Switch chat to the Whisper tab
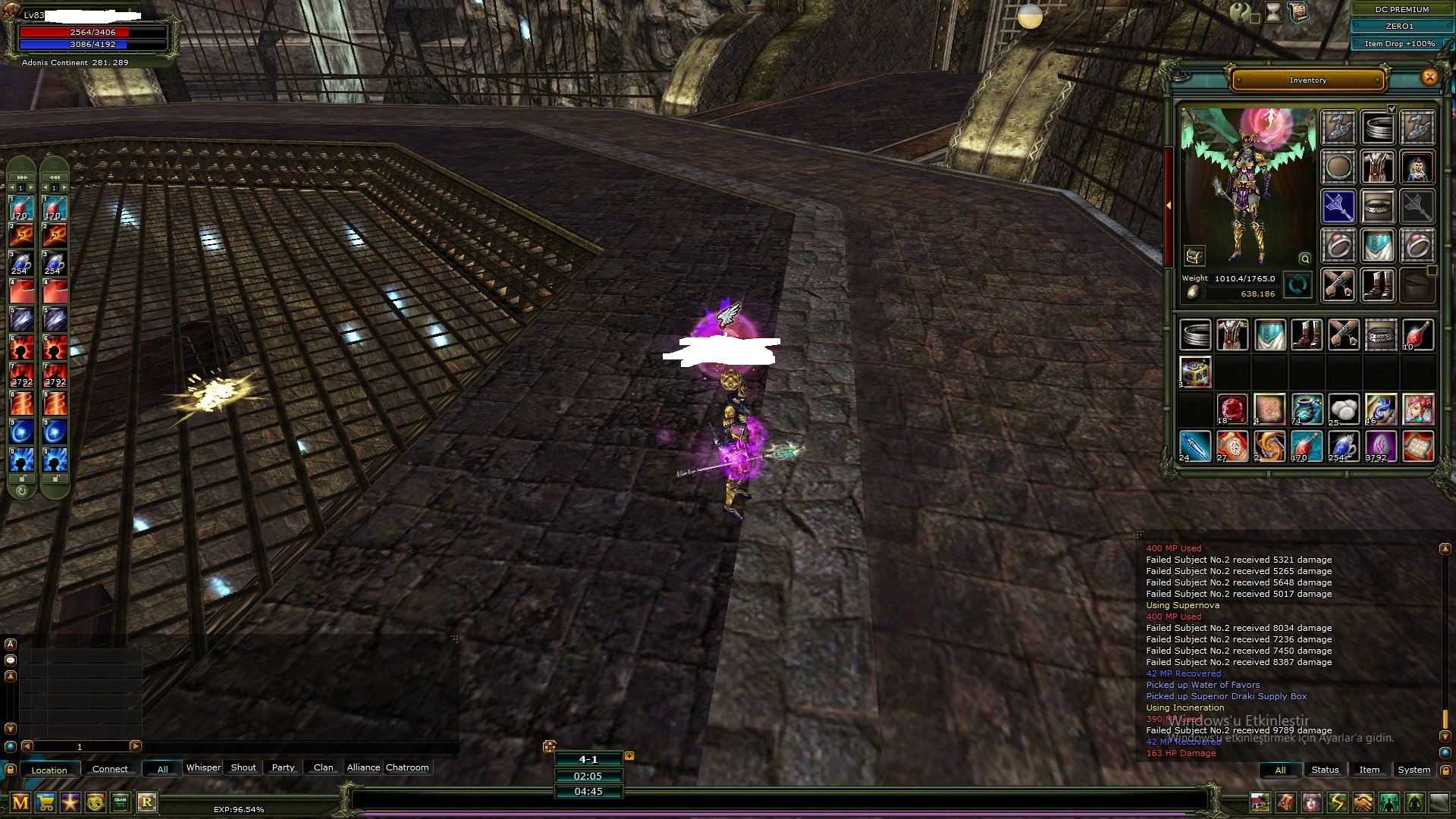 (203, 767)
